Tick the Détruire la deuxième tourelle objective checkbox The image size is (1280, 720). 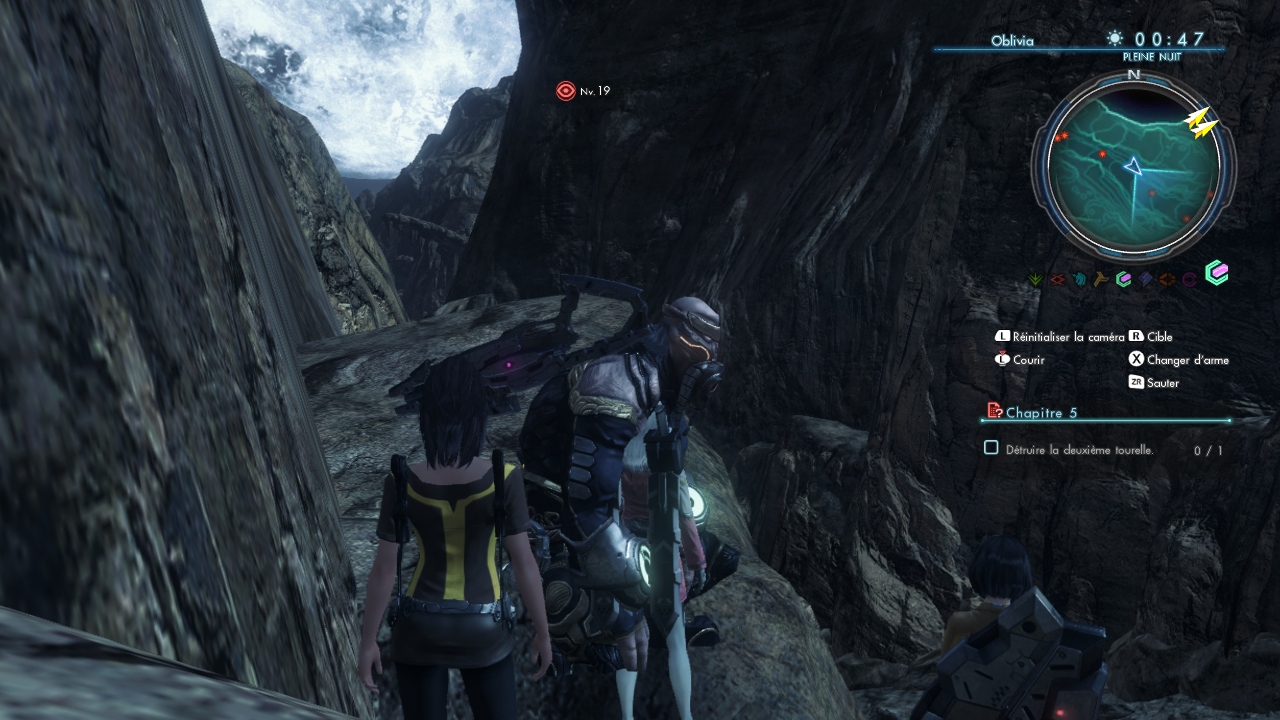click(x=991, y=448)
